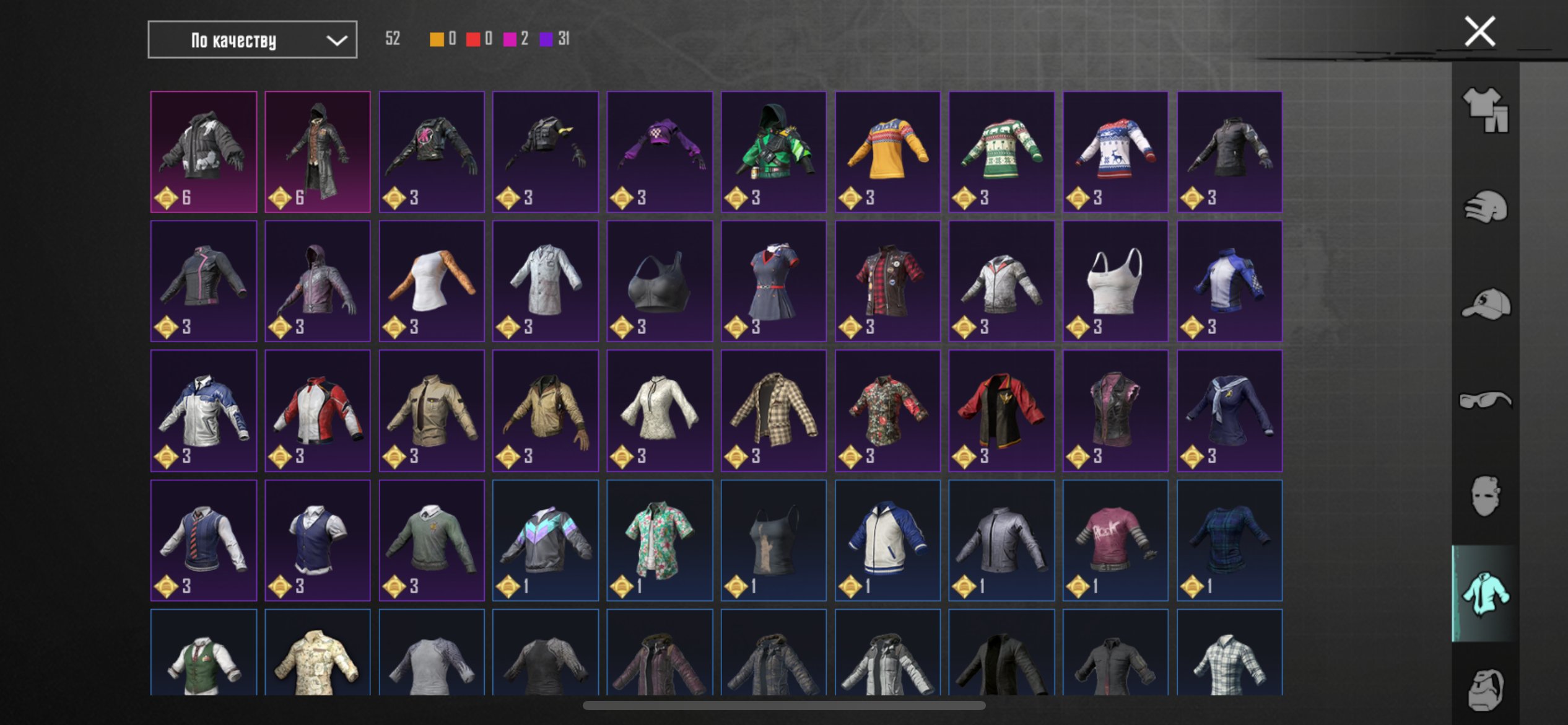Select the green Hawaiian shirt
The width and height of the screenshot is (1568, 725).
(x=660, y=540)
